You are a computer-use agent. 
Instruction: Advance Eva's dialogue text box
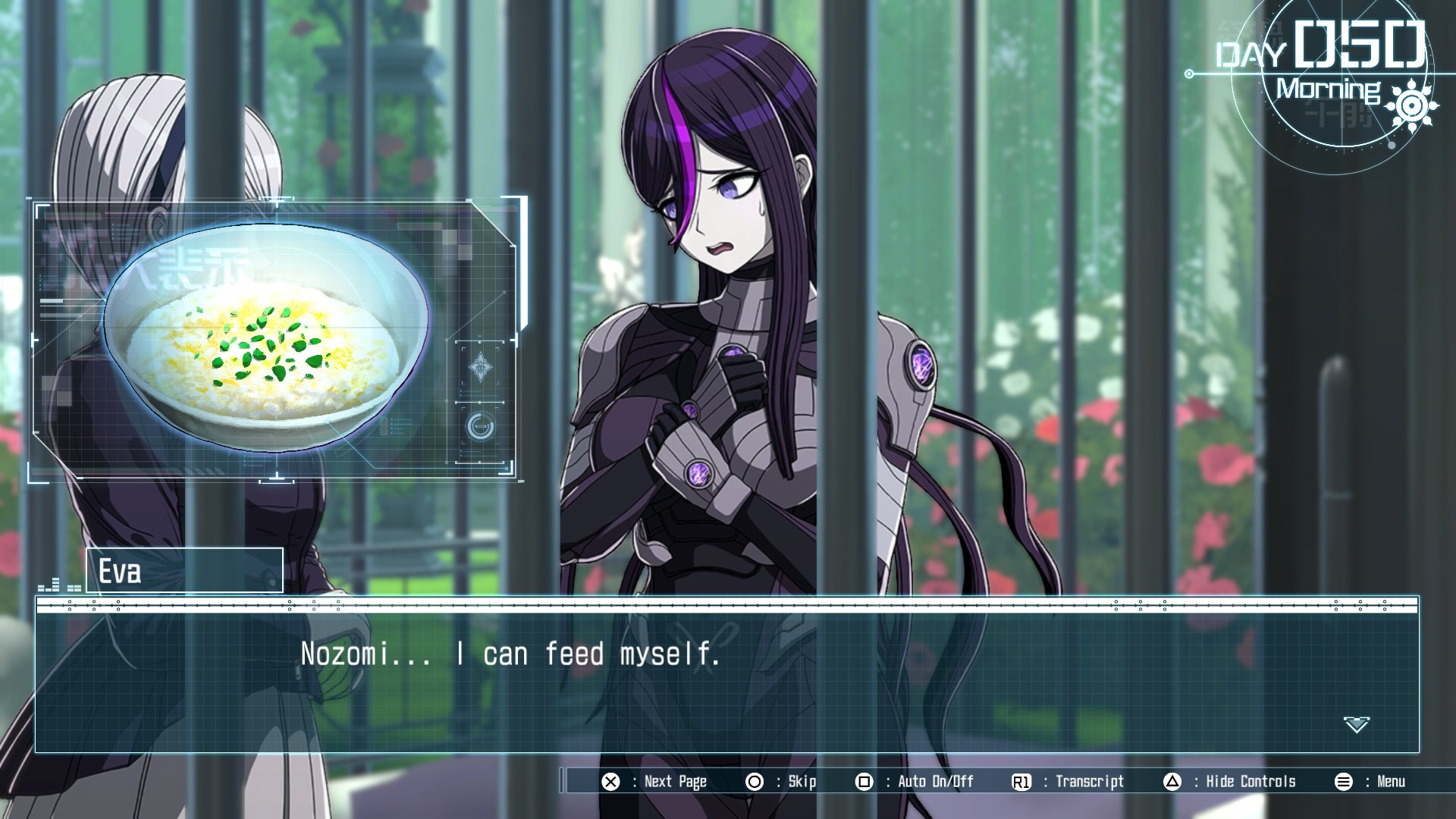click(726, 675)
